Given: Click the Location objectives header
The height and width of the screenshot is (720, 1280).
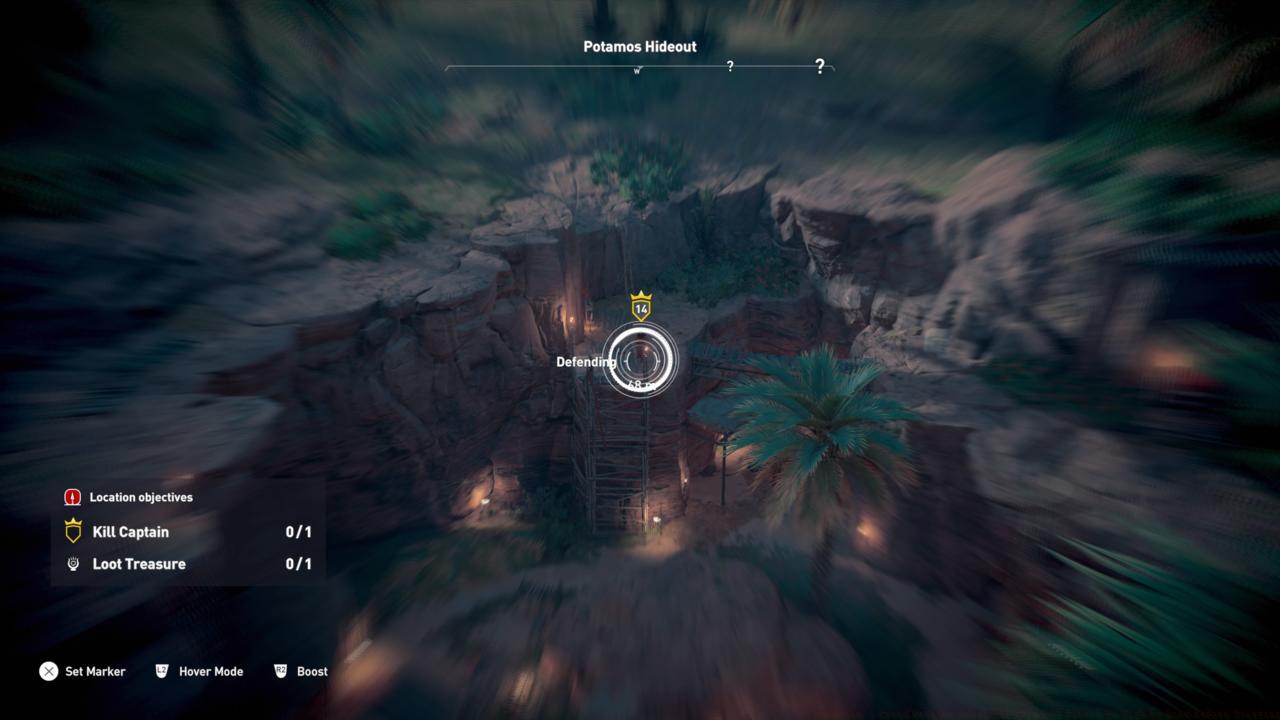Looking at the screenshot, I should point(140,497).
